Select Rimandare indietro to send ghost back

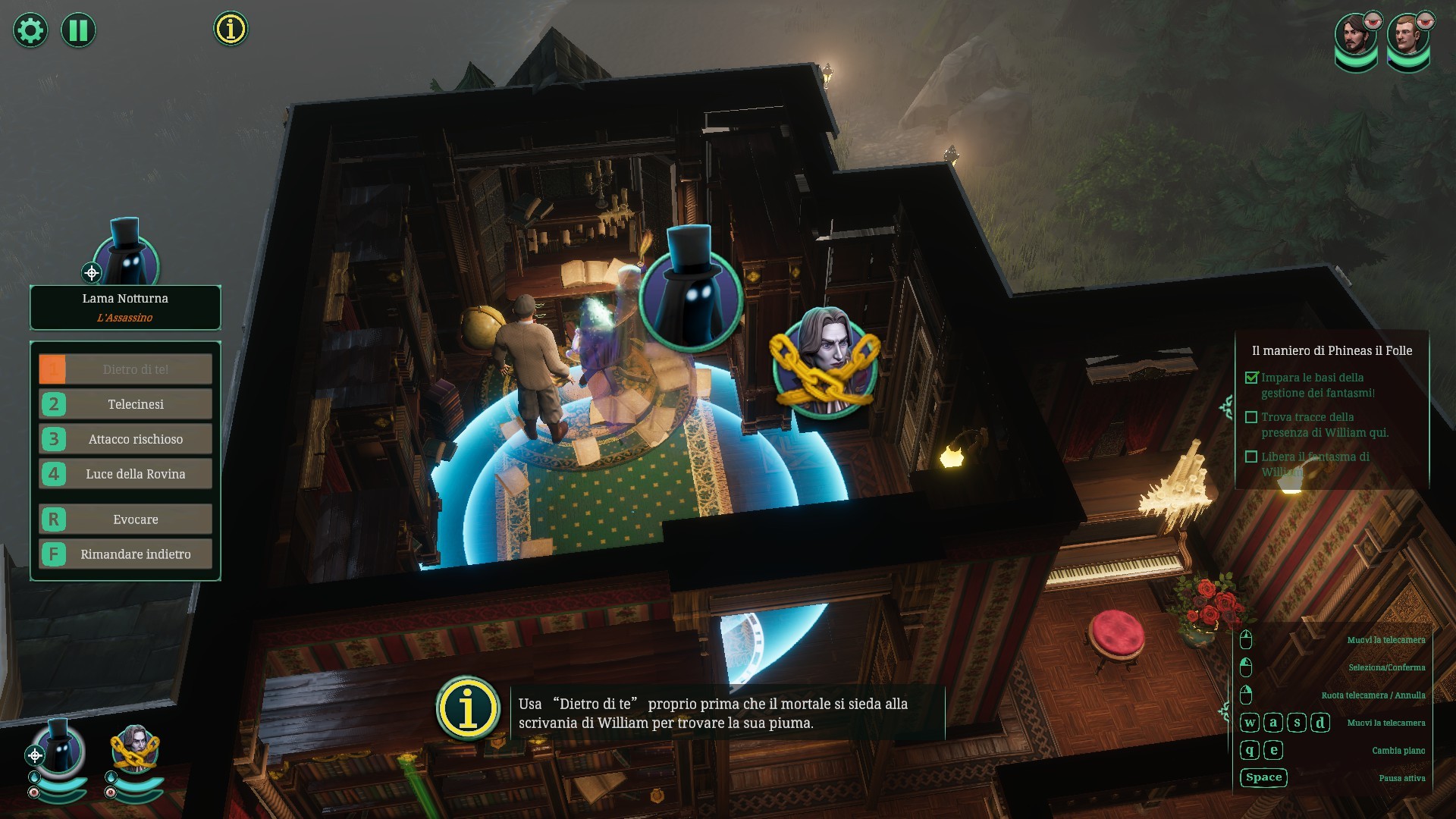(x=126, y=554)
